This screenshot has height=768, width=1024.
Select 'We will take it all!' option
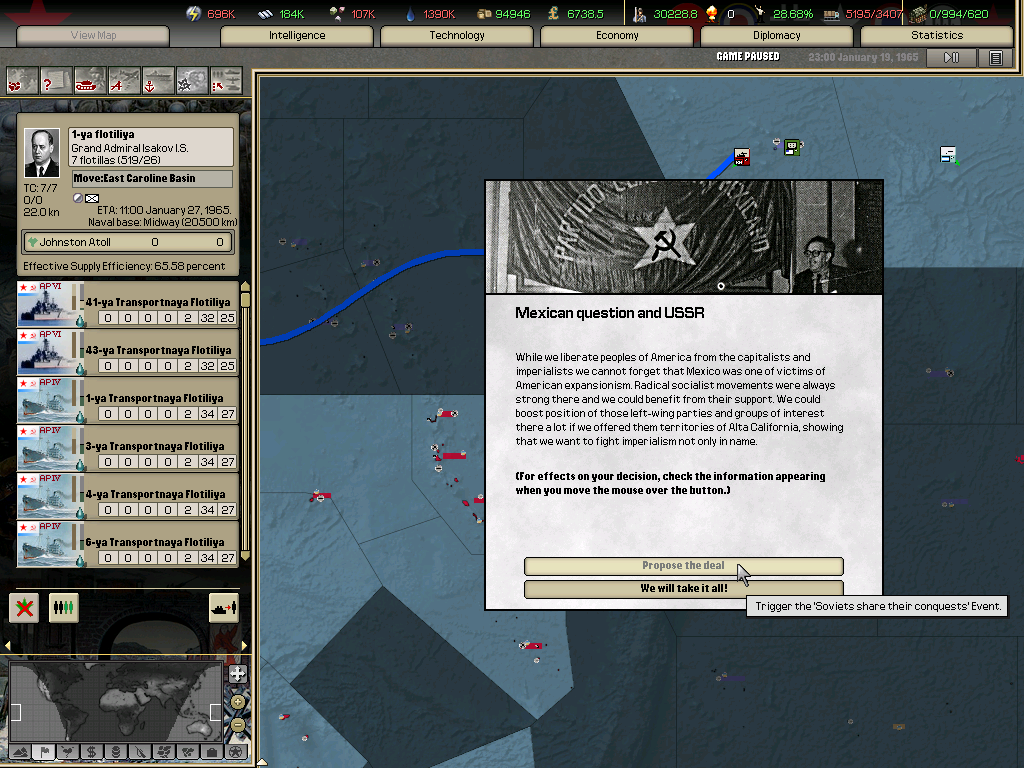tap(683, 589)
